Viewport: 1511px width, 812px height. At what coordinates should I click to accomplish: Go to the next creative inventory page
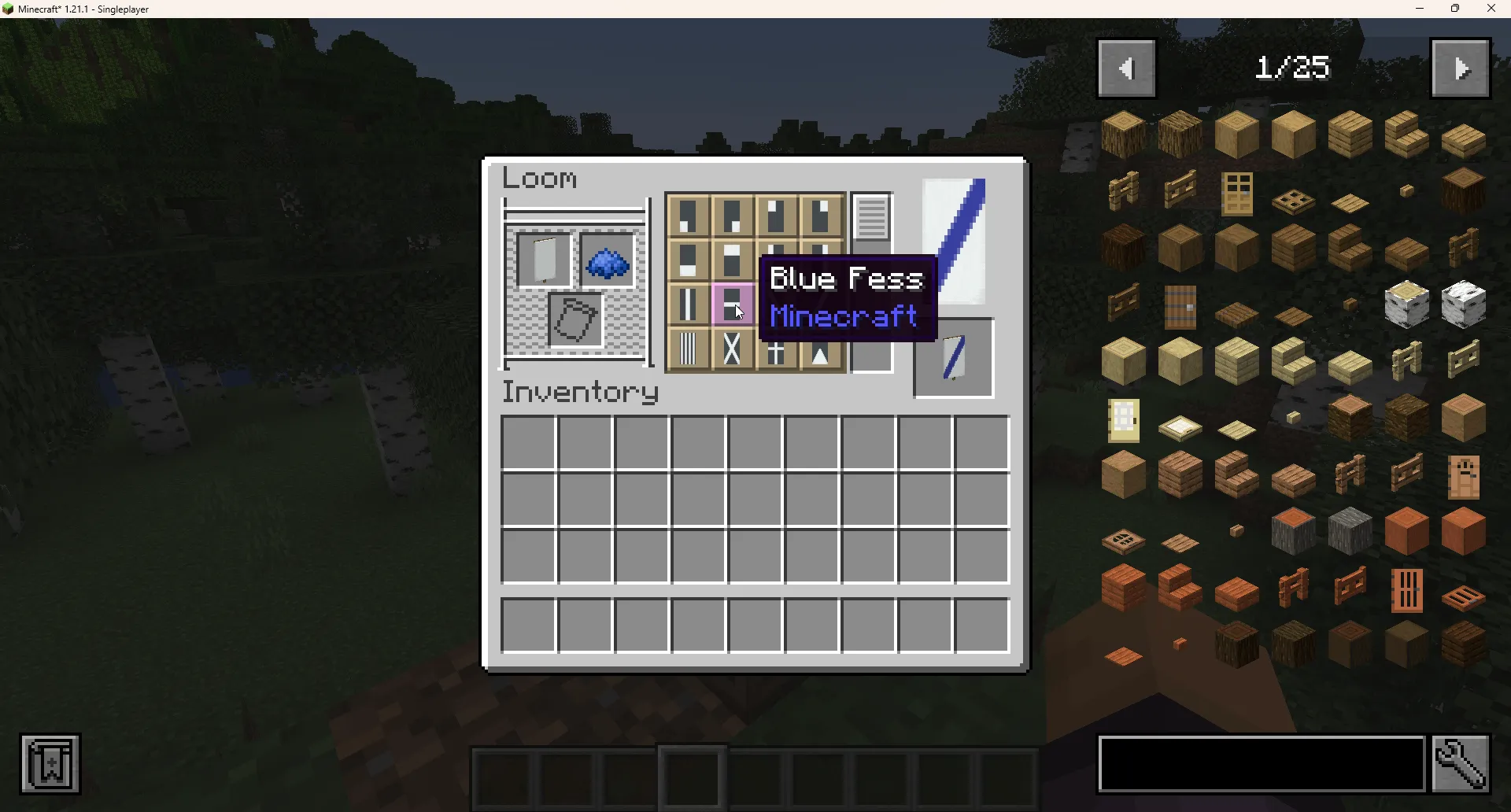1461,68
